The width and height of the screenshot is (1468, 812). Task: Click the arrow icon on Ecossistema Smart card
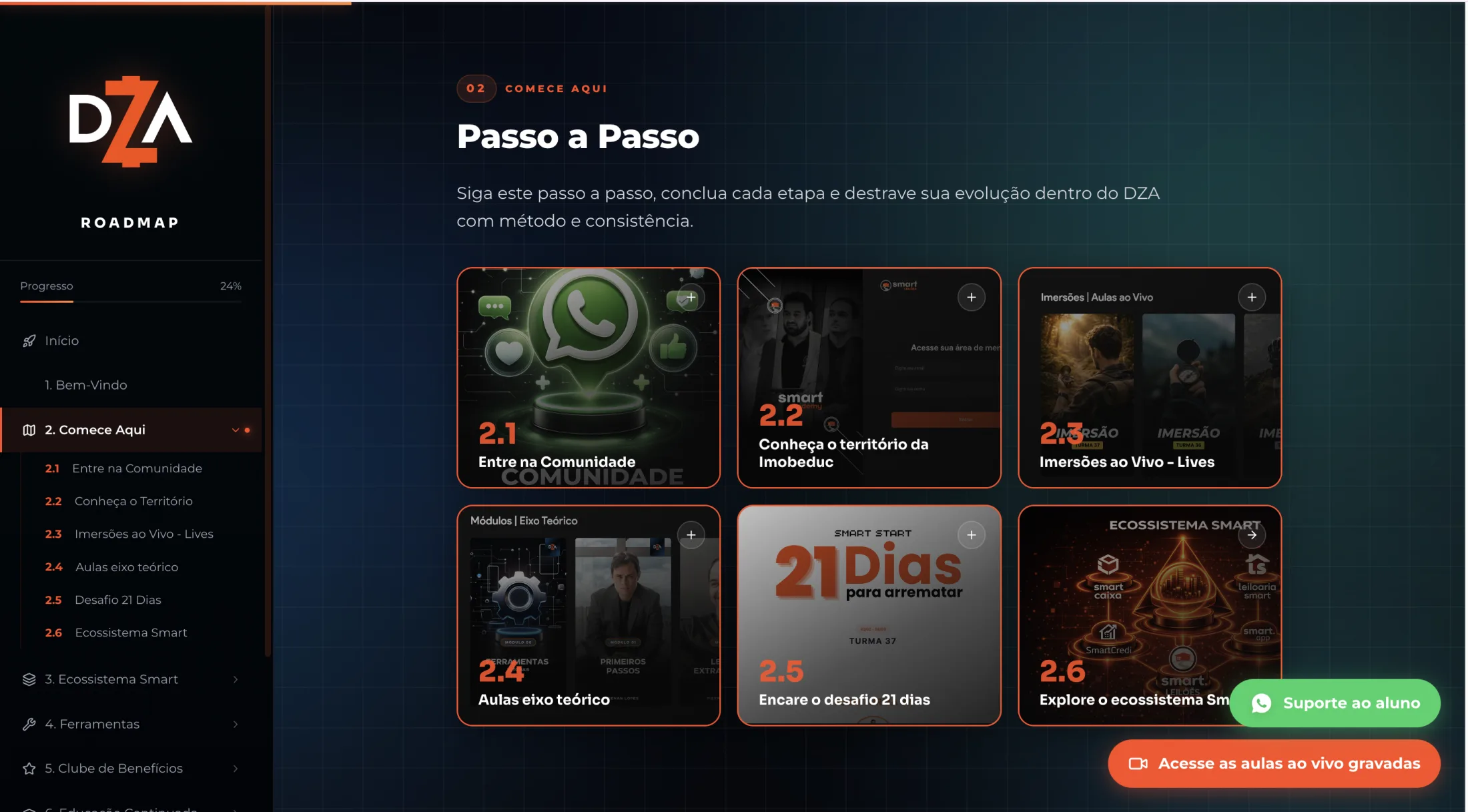(1252, 534)
